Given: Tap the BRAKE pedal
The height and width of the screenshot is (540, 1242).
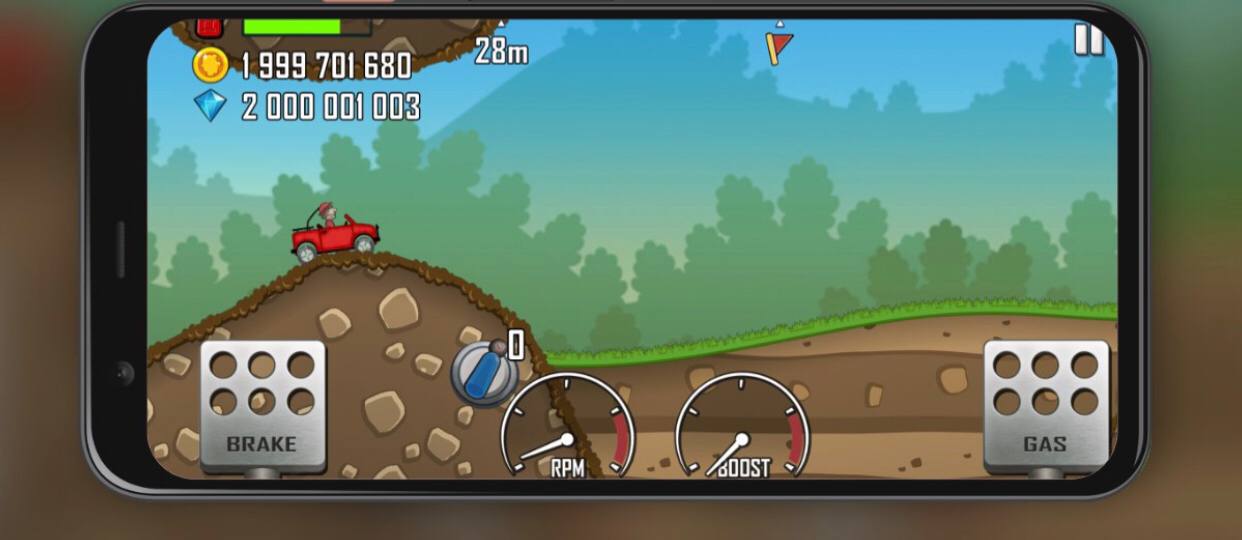Looking at the screenshot, I should pos(262,404).
